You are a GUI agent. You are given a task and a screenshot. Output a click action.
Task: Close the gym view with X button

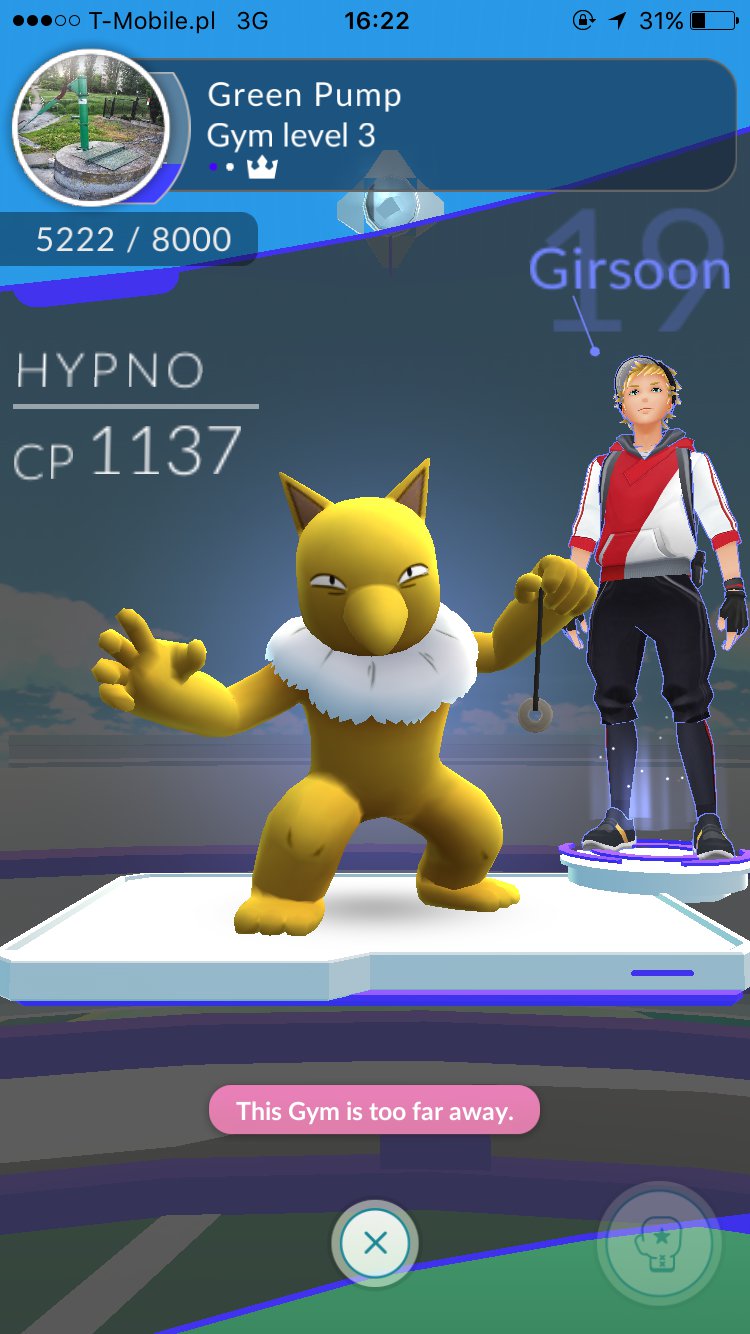click(375, 1243)
